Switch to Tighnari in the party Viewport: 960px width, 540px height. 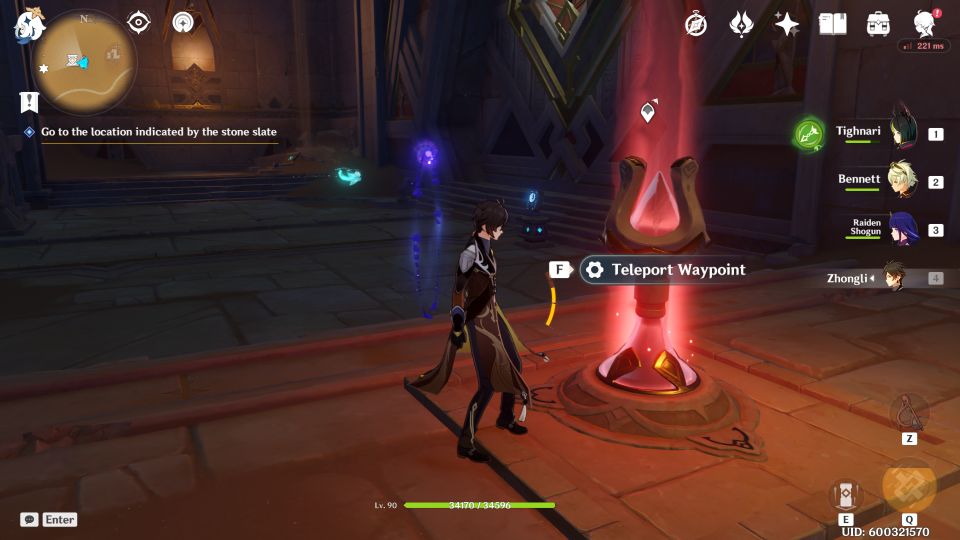(x=903, y=133)
